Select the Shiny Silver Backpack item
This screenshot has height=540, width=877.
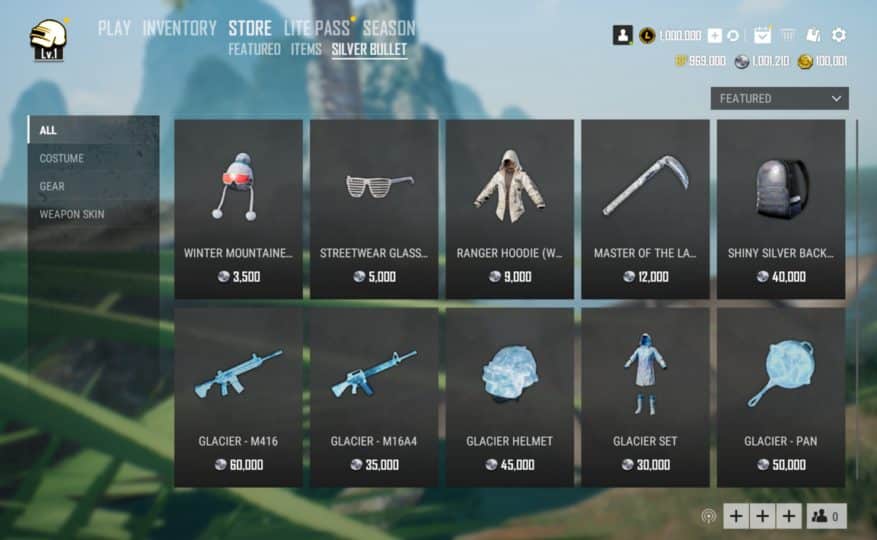[x=781, y=208]
